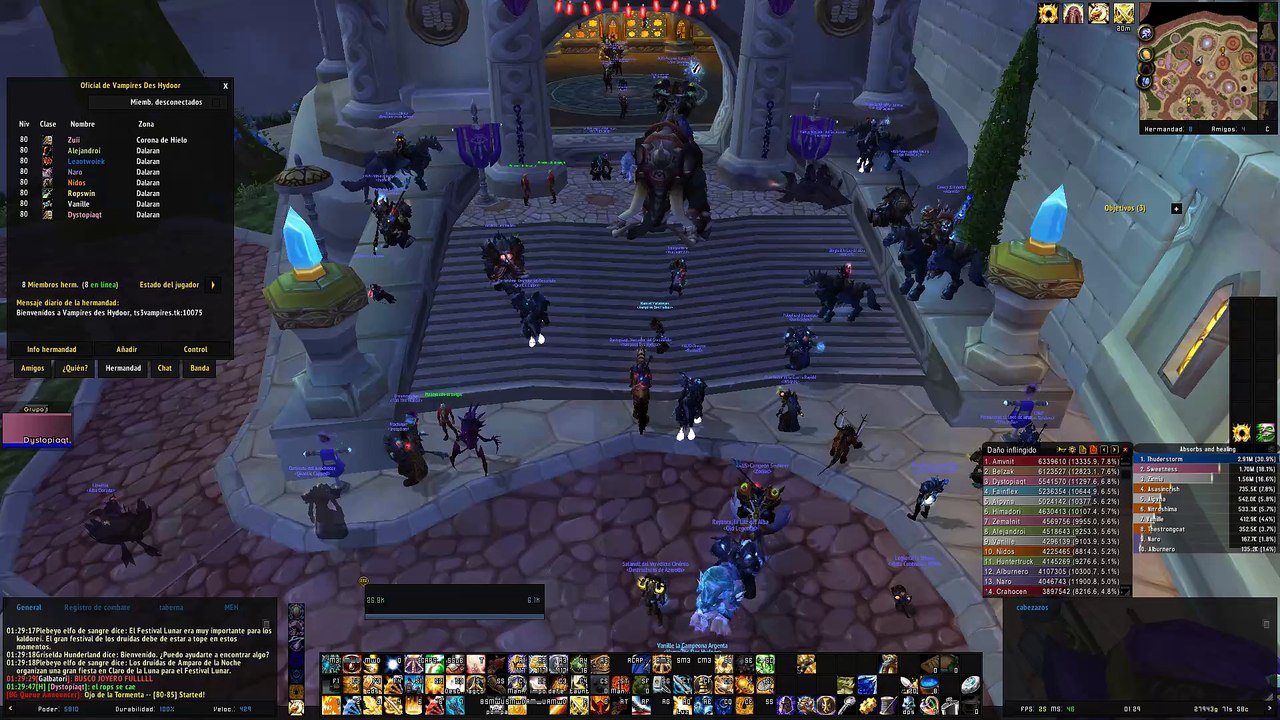This screenshot has height=720, width=1280.
Task: Open the Registro de combate chat tab
Action: [x=97, y=607]
